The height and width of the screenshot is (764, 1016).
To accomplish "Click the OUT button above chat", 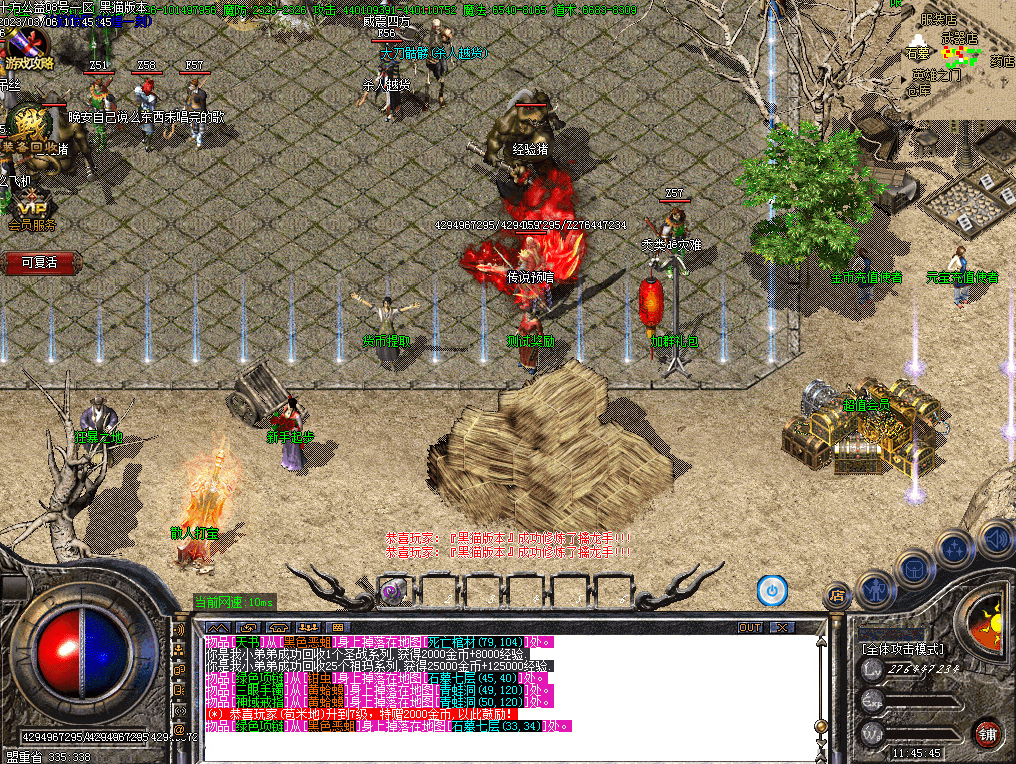I will click(x=750, y=627).
